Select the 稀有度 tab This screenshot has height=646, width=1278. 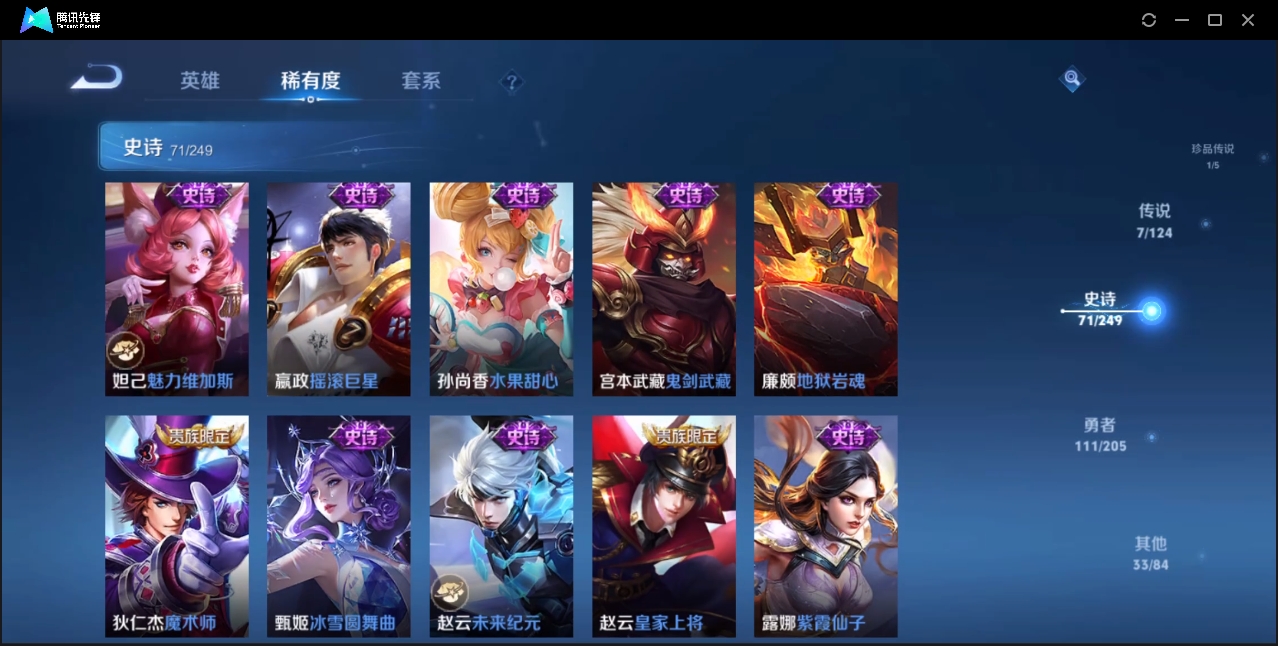pyautogui.click(x=310, y=81)
